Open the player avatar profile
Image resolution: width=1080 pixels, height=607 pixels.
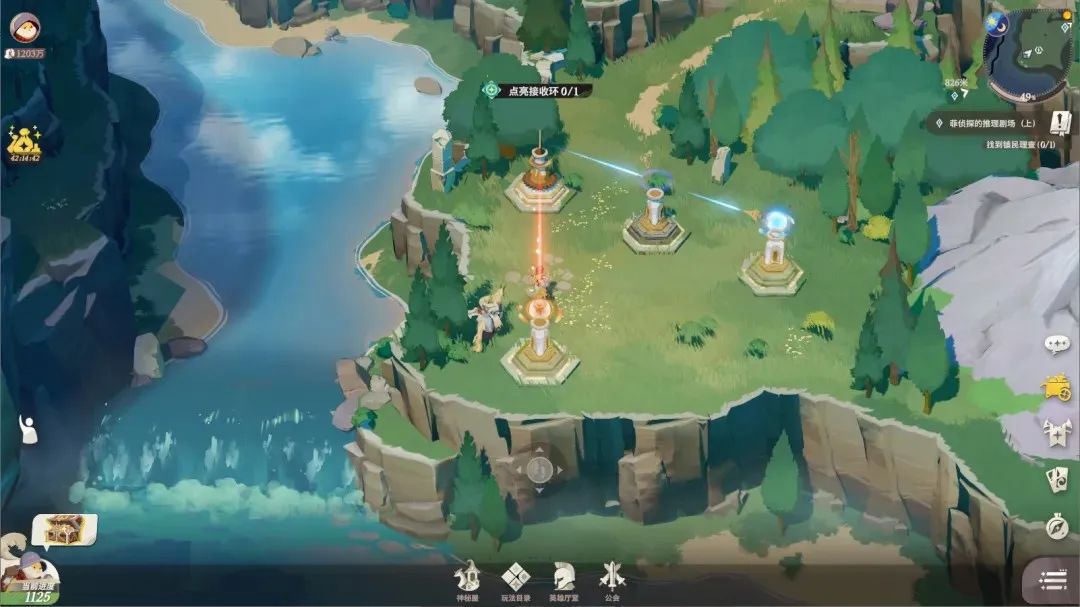point(25,27)
